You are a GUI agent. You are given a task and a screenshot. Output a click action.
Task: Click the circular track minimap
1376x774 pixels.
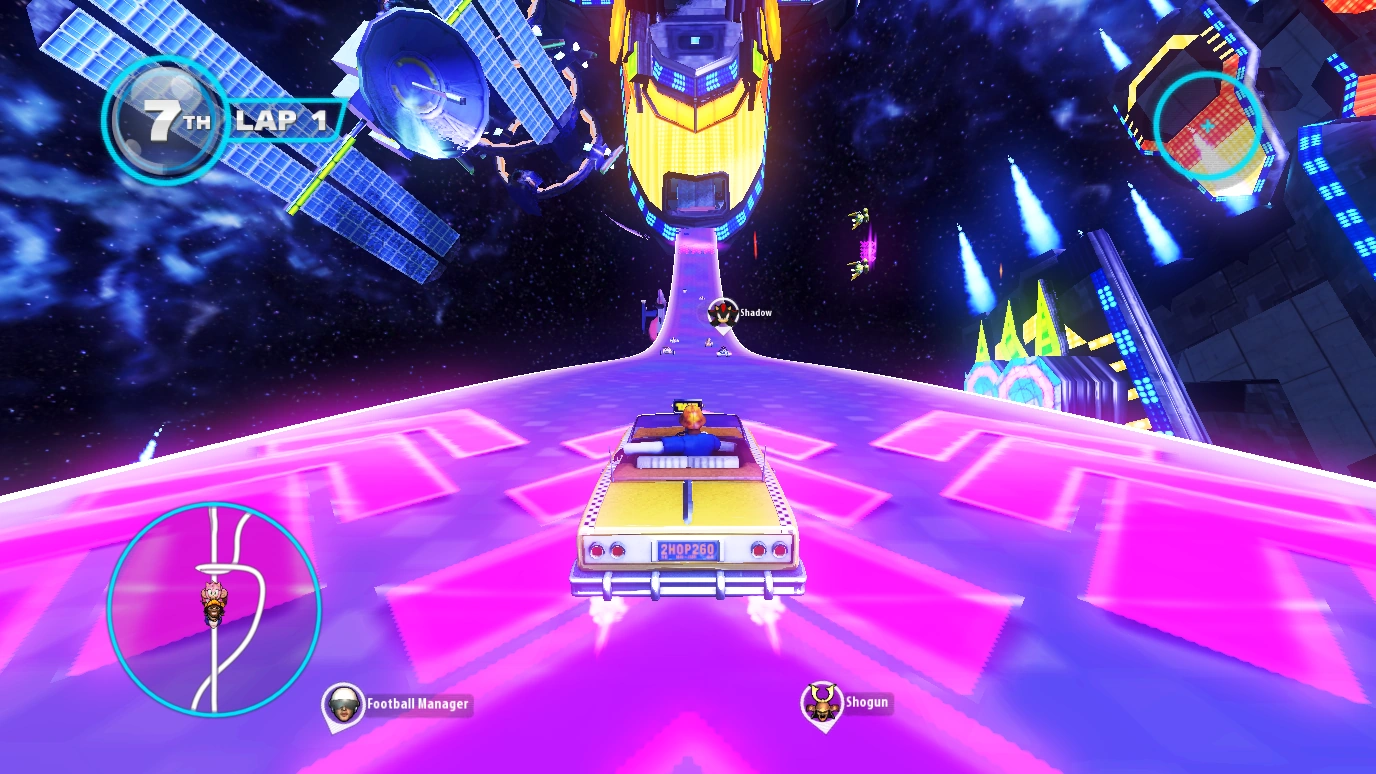213,608
